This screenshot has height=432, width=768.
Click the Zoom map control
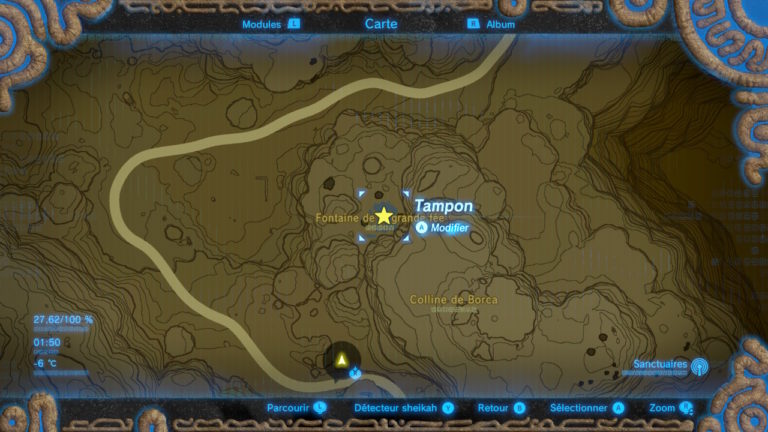click(x=671, y=408)
